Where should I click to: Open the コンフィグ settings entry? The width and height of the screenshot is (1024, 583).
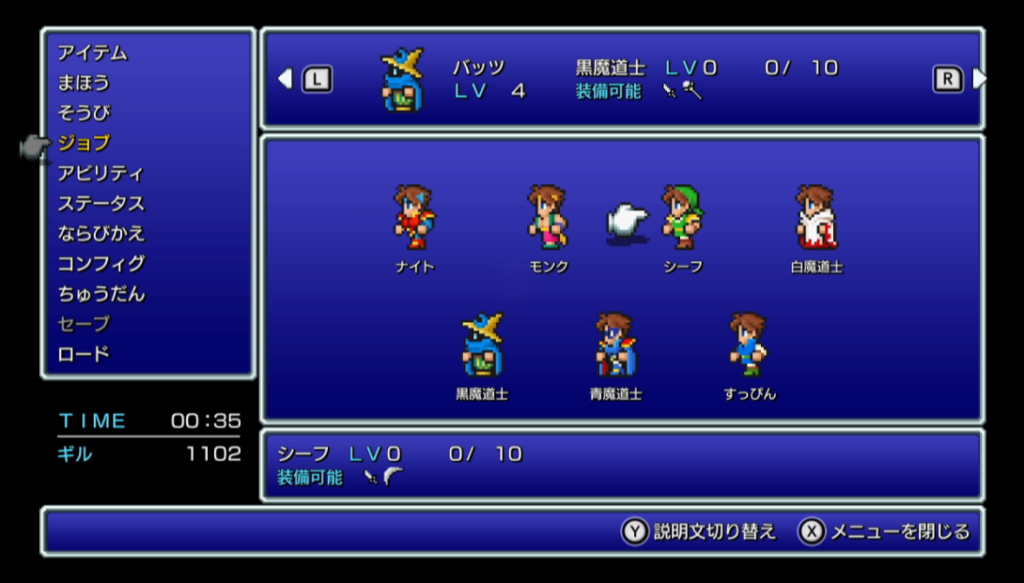coord(100,263)
